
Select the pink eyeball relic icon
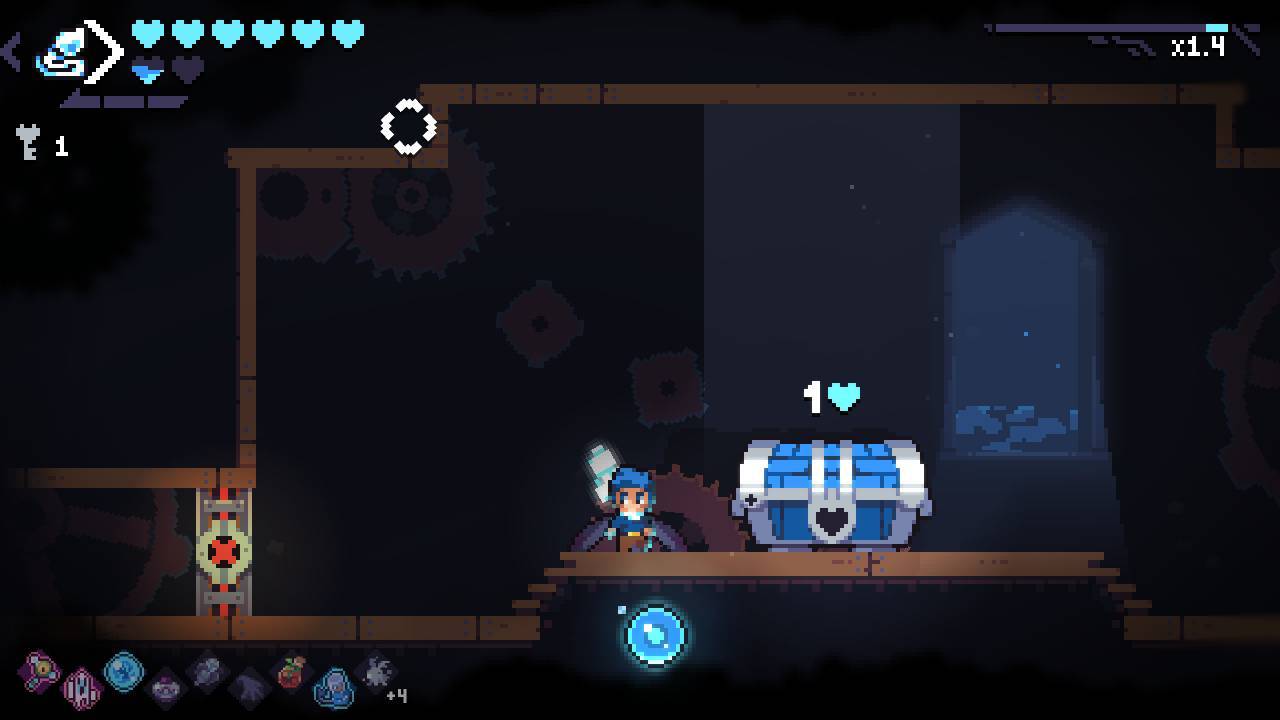(x=40, y=670)
